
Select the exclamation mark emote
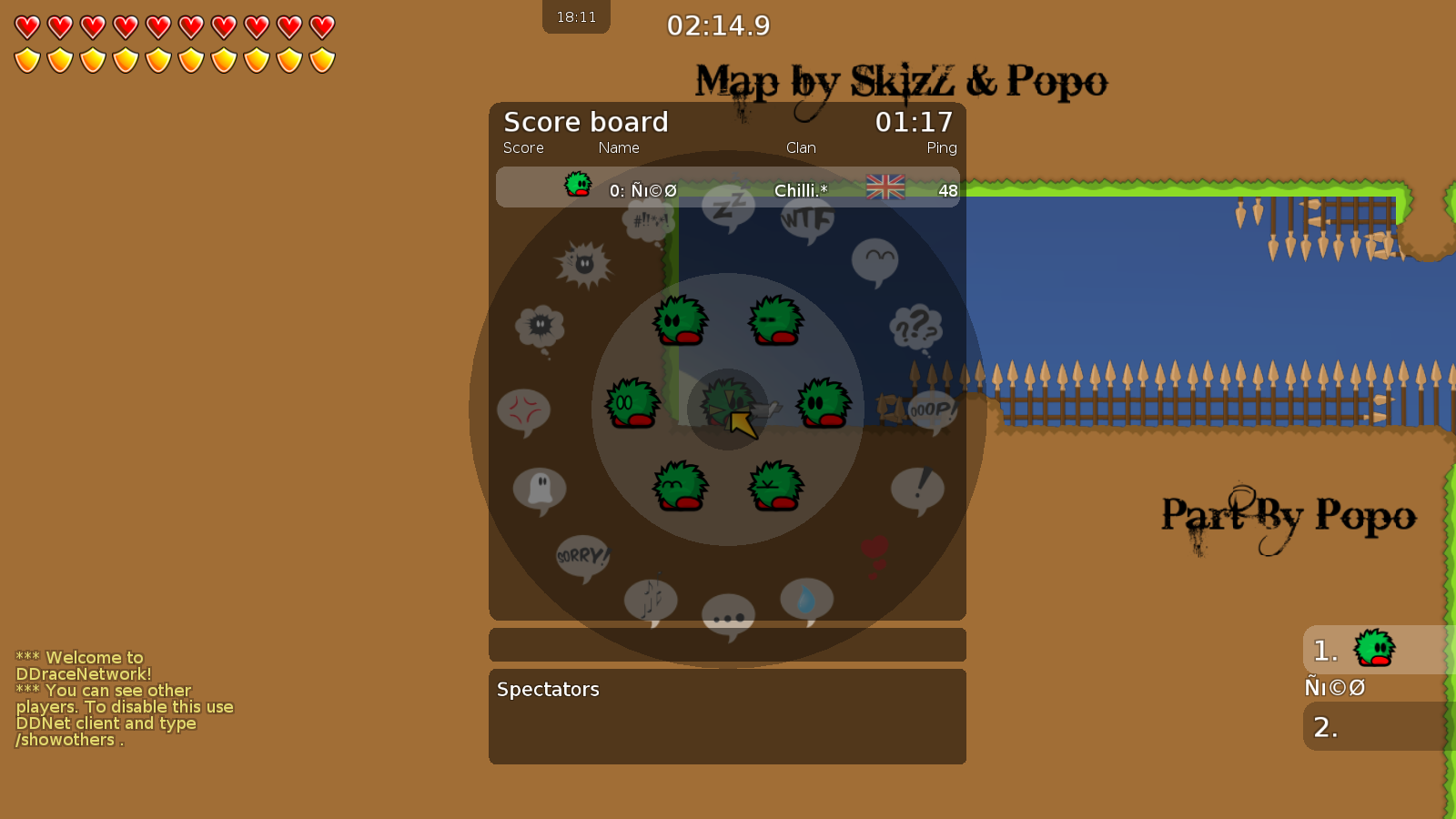[x=917, y=487]
